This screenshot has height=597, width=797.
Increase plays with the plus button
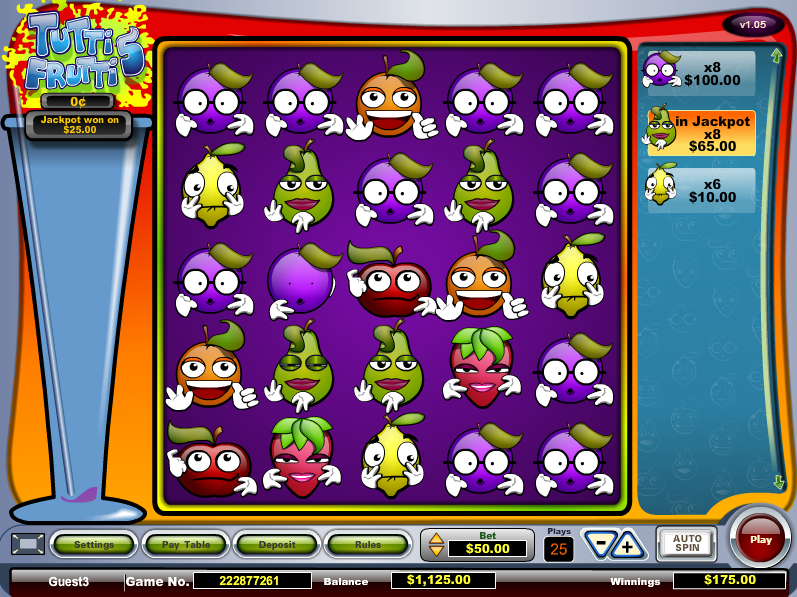[x=628, y=545]
